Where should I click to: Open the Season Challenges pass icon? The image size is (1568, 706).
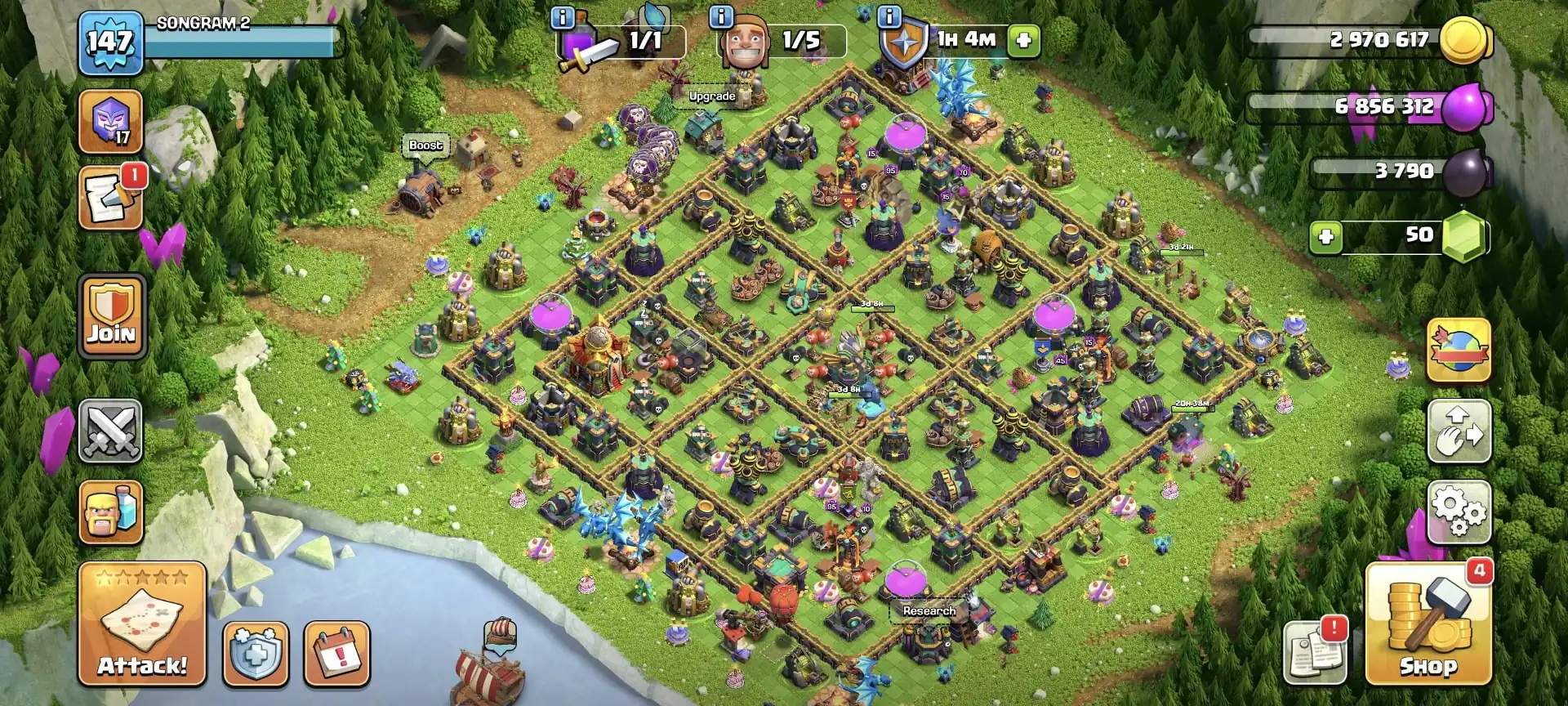pyautogui.click(x=110, y=121)
